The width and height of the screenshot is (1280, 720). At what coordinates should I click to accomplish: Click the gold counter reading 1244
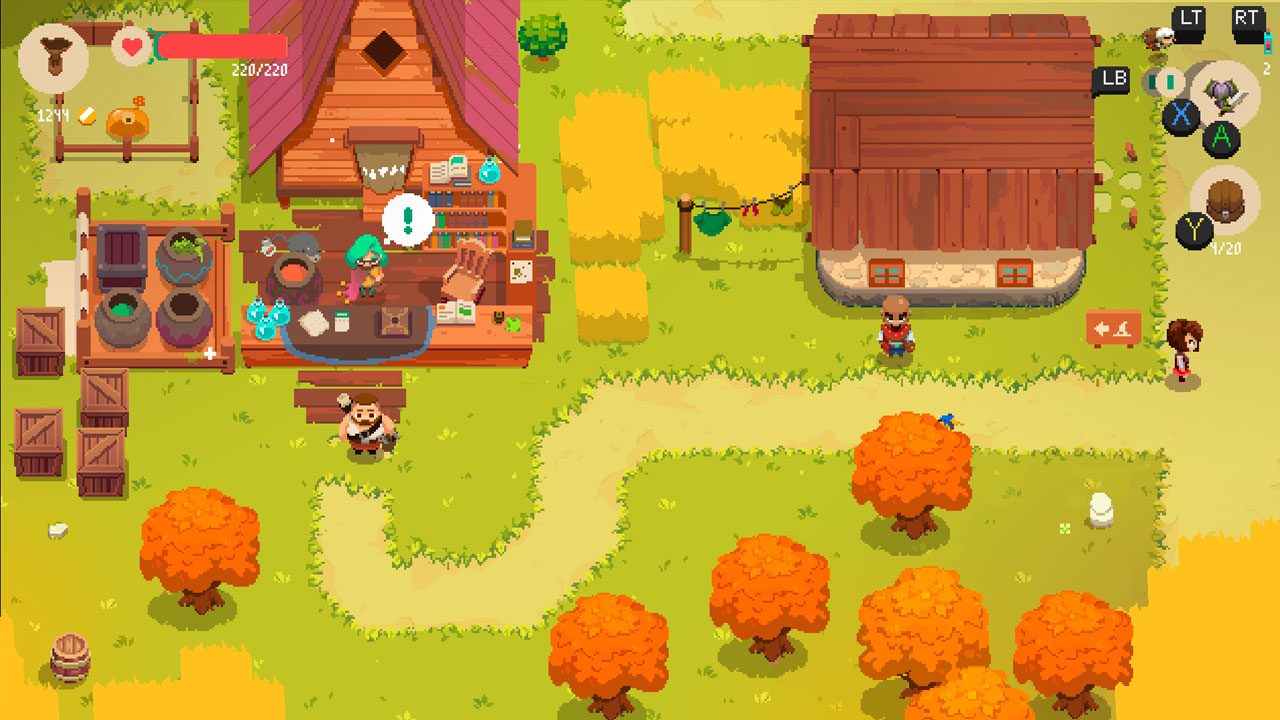click(52, 113)
